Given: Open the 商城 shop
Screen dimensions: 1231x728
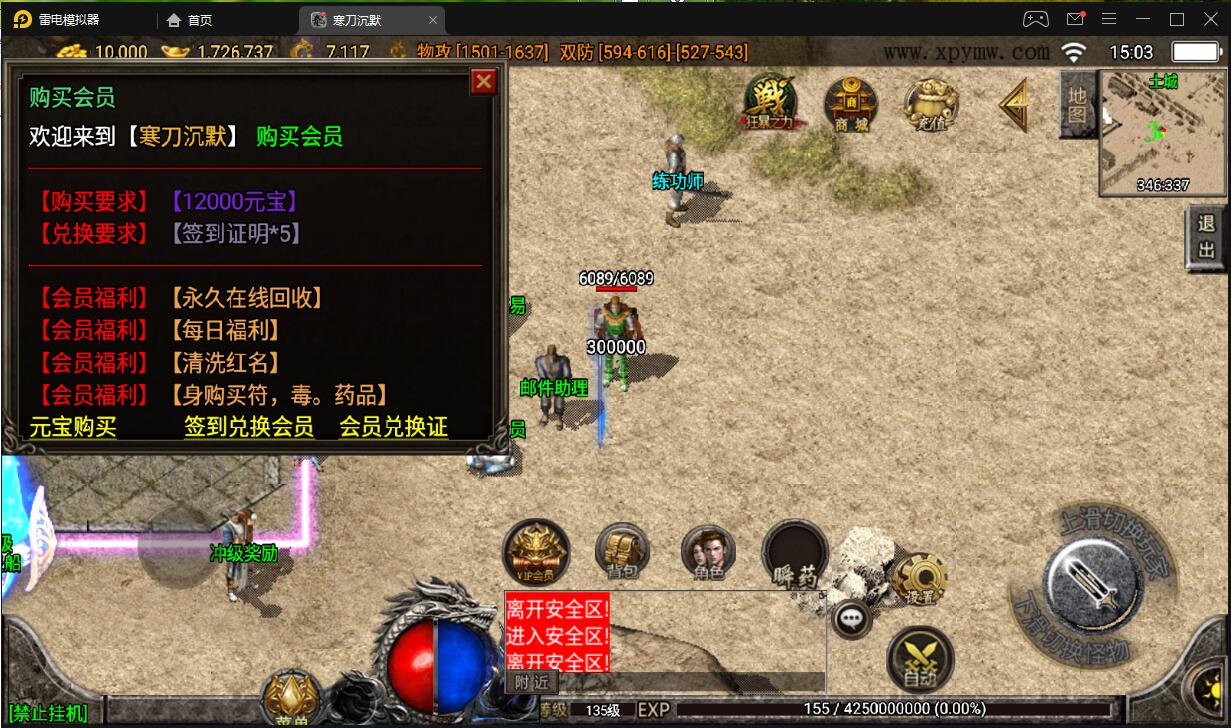Looking at the screenshot, I should click(851, 101).
